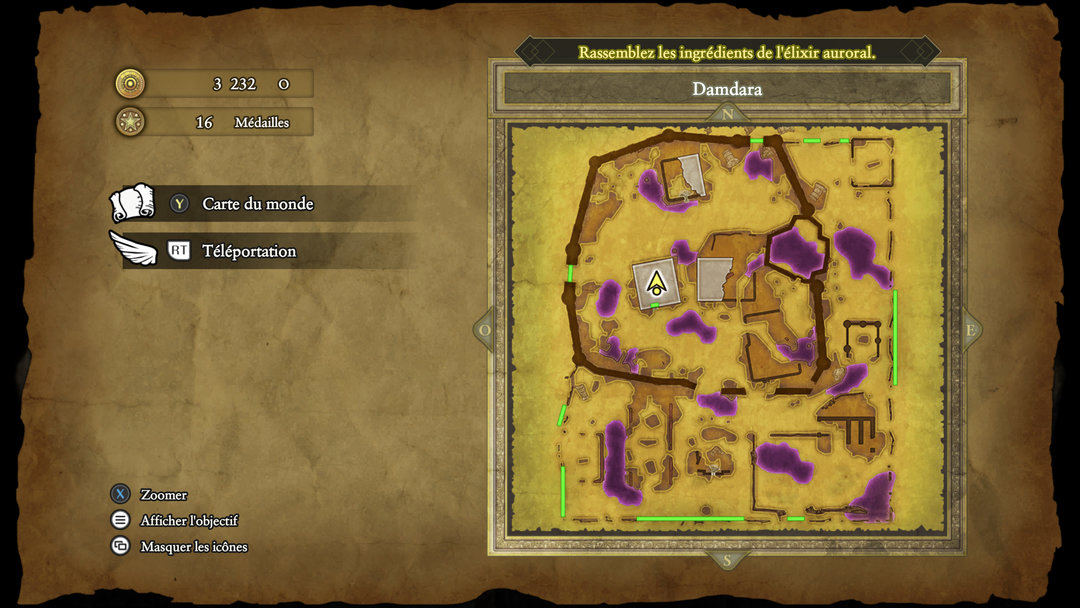Click the Damdara map title bar
The width and height of the screenshot is (1080, 608).
coord(727,89)
